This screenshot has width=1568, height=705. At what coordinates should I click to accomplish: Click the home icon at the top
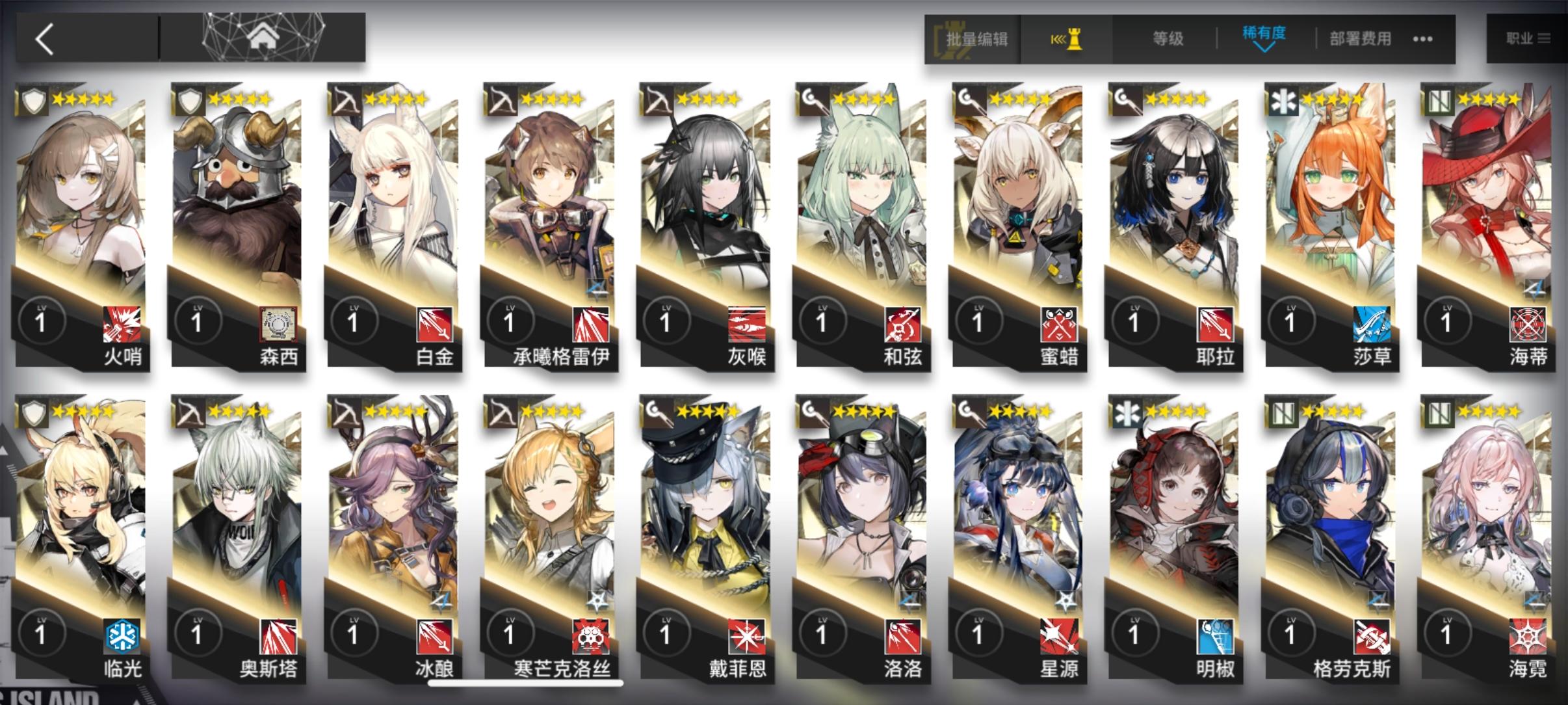click(262, 37)
